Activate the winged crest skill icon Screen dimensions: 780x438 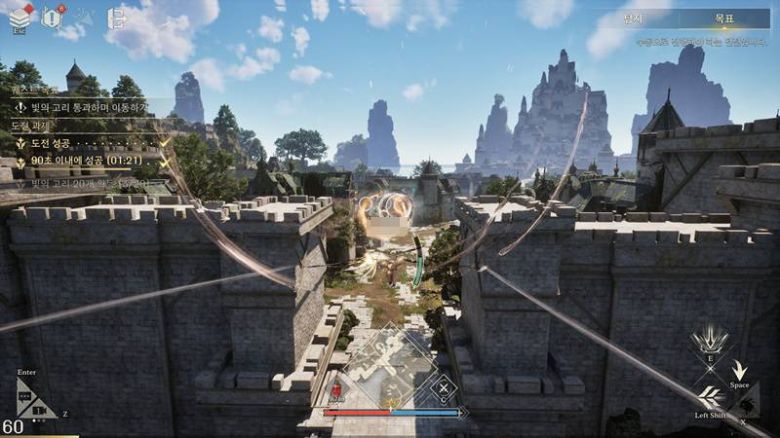pos(712,338)
